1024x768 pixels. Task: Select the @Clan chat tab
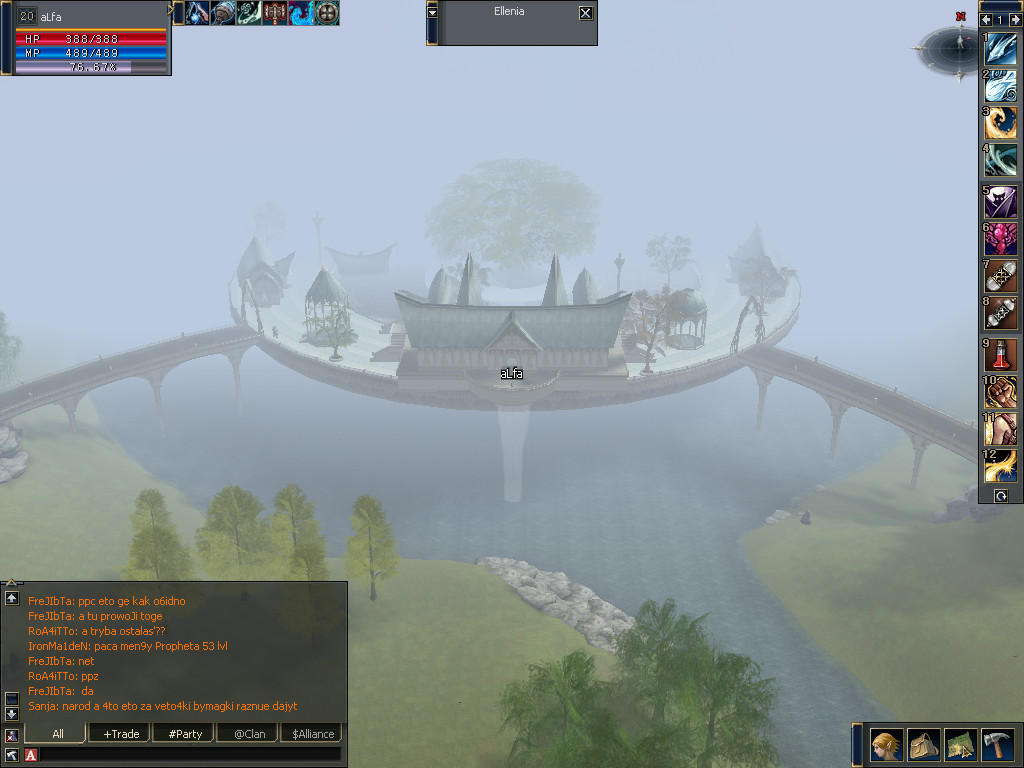pyautogui.click(x=249, y=734)
